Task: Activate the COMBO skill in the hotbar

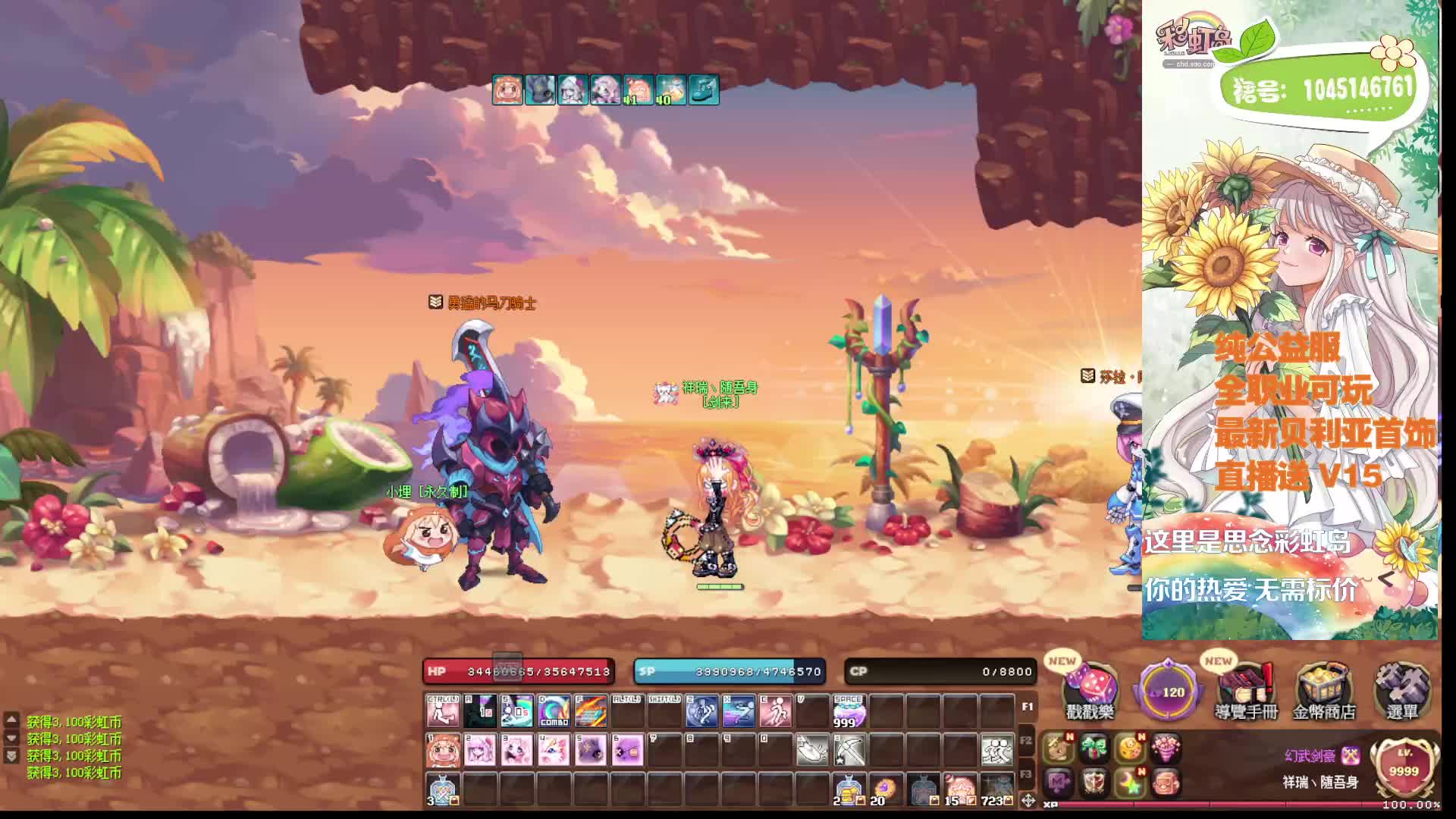Action: pos(554,711)
